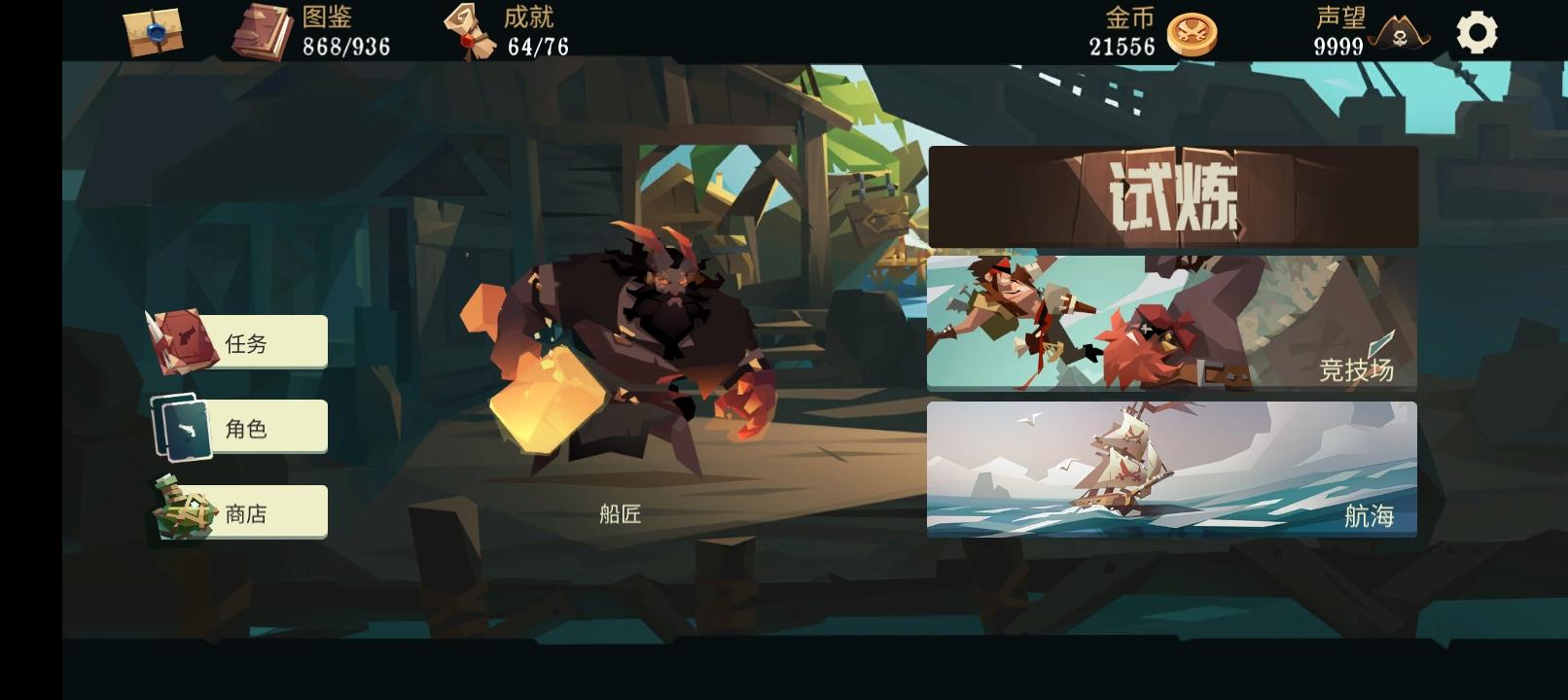This screenshot has height=700, width=1568.
Task: Open the settings gear icon
Action: [x=1478, y=32]
